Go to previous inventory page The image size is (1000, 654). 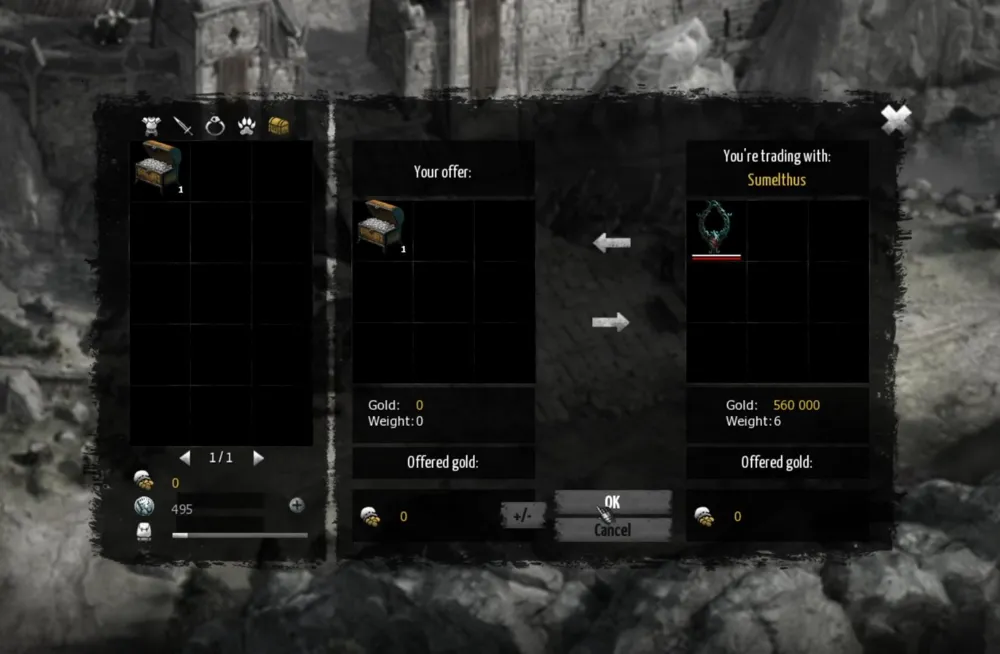(x=184, y=458)
